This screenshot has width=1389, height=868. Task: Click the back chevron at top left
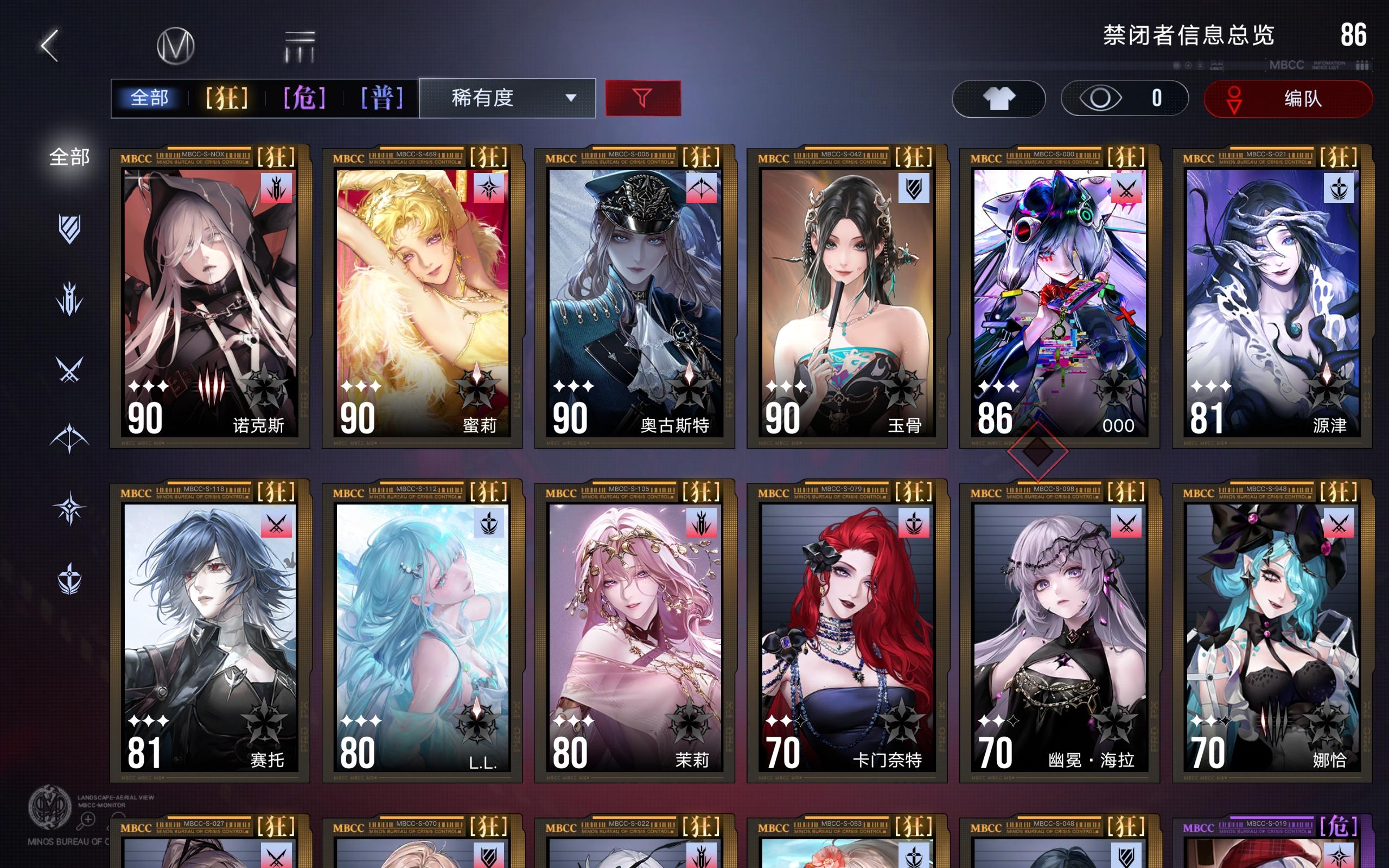tap(50, 45)
